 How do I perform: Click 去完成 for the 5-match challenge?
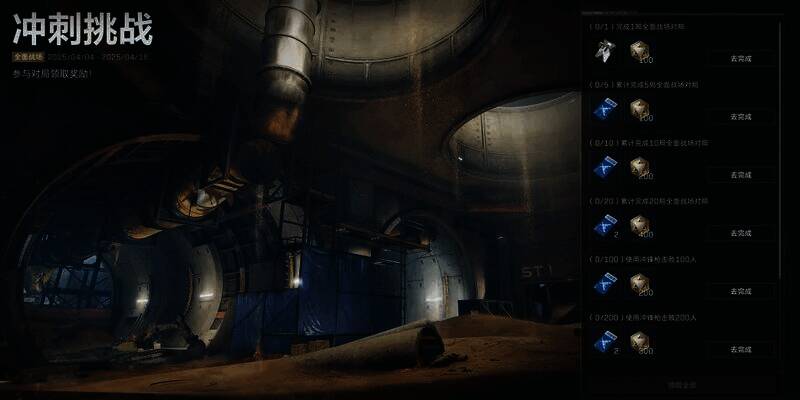pyautogui.click(x=740, y=116)
